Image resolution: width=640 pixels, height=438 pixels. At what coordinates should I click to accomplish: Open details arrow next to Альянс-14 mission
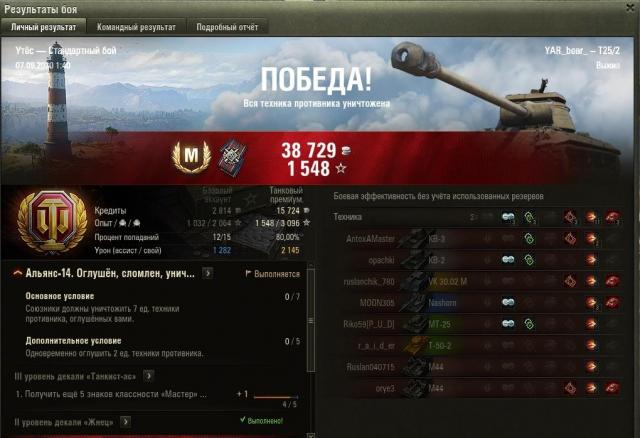point(207,273)
